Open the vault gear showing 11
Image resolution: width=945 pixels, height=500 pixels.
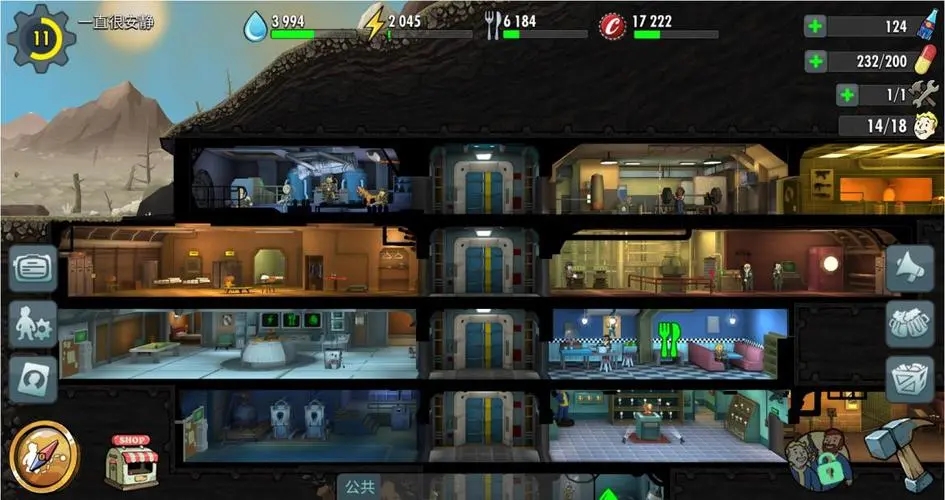coord(40,39)
